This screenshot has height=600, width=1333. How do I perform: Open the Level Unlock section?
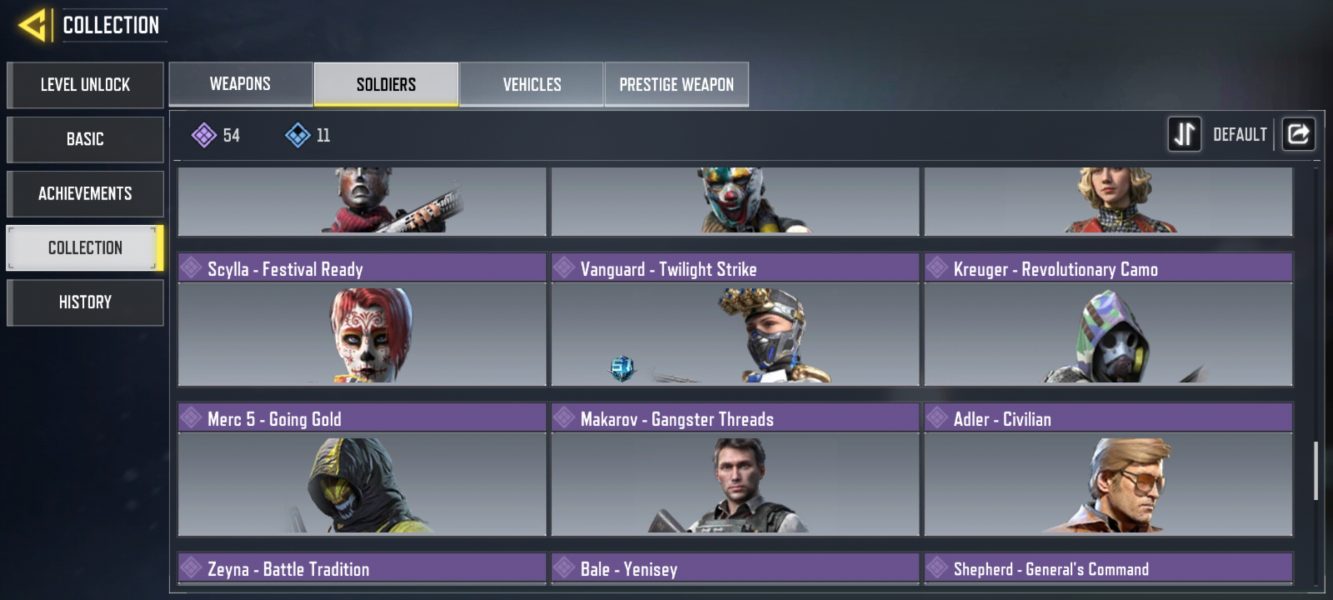85,85
